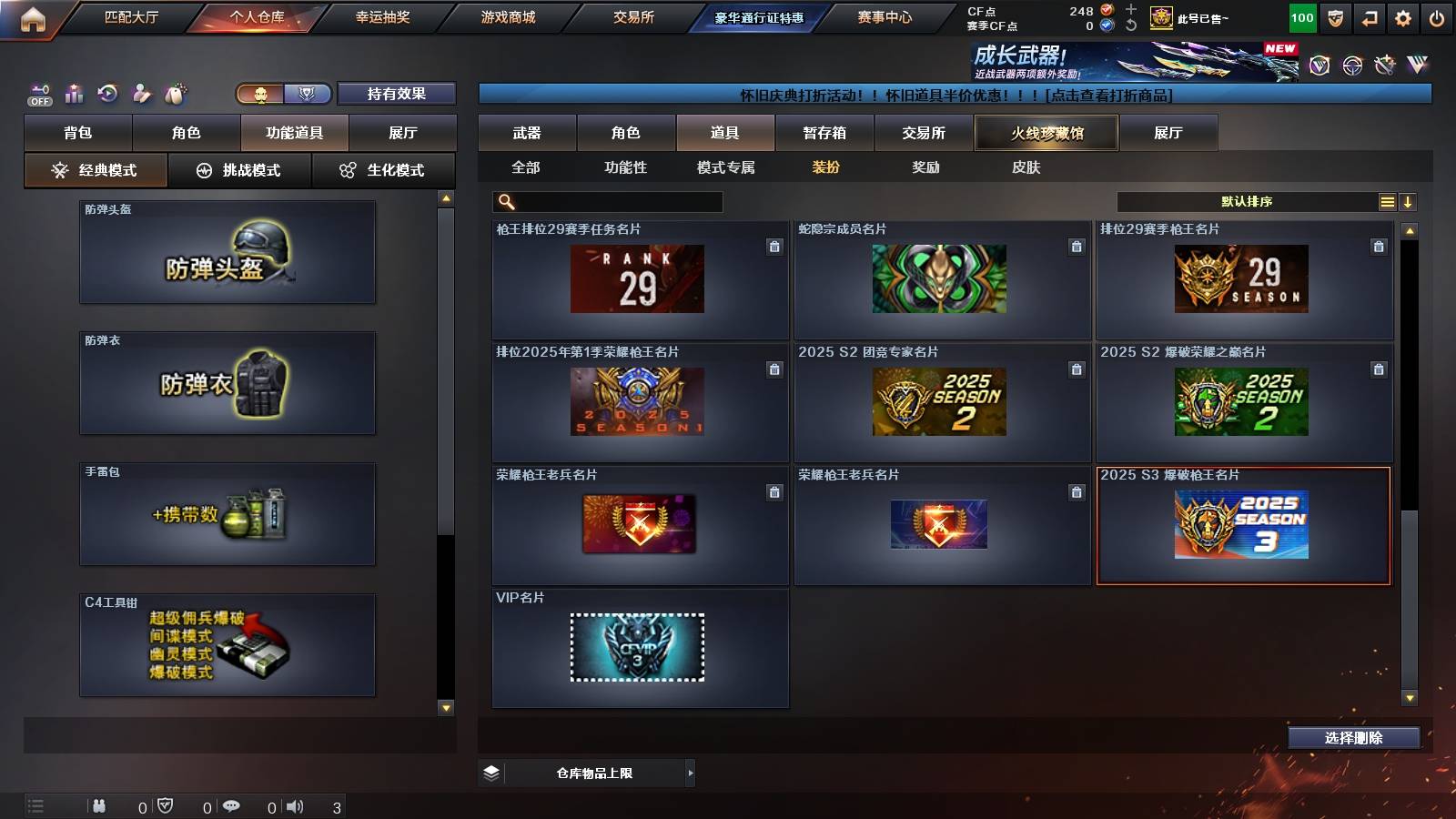Click the list view icon beside 默认排序

1387,201
